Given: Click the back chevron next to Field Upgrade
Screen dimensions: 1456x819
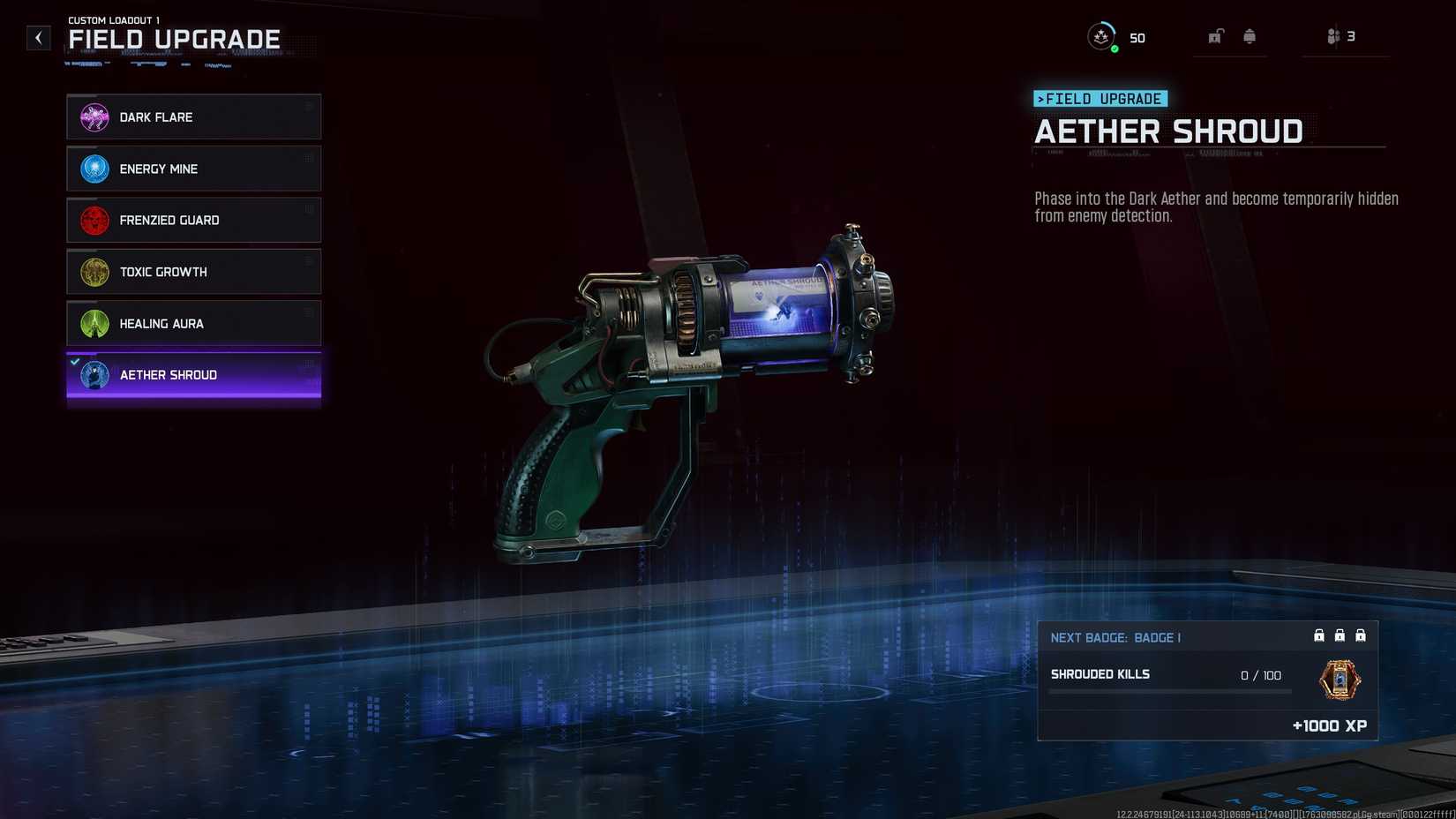Looking at the screenshot, I should point(38,37).
